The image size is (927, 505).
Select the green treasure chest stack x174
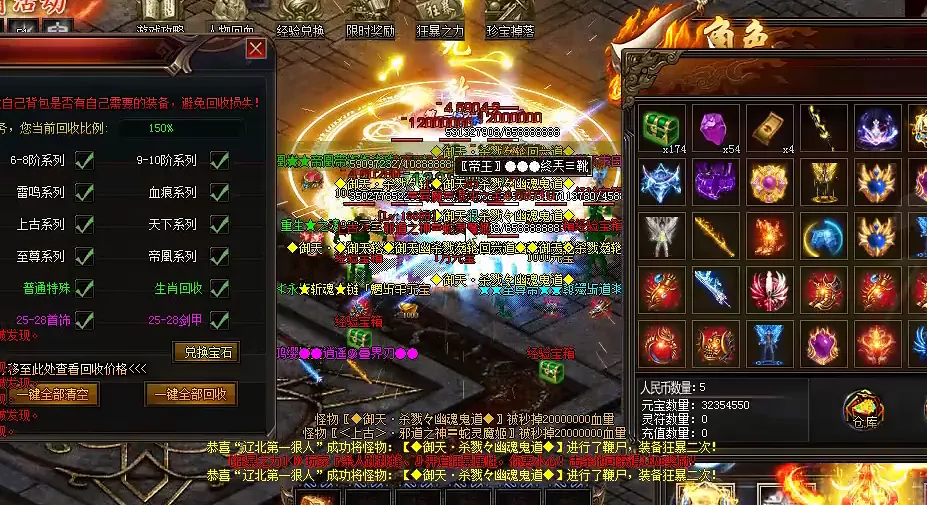(x=661, y=128)
